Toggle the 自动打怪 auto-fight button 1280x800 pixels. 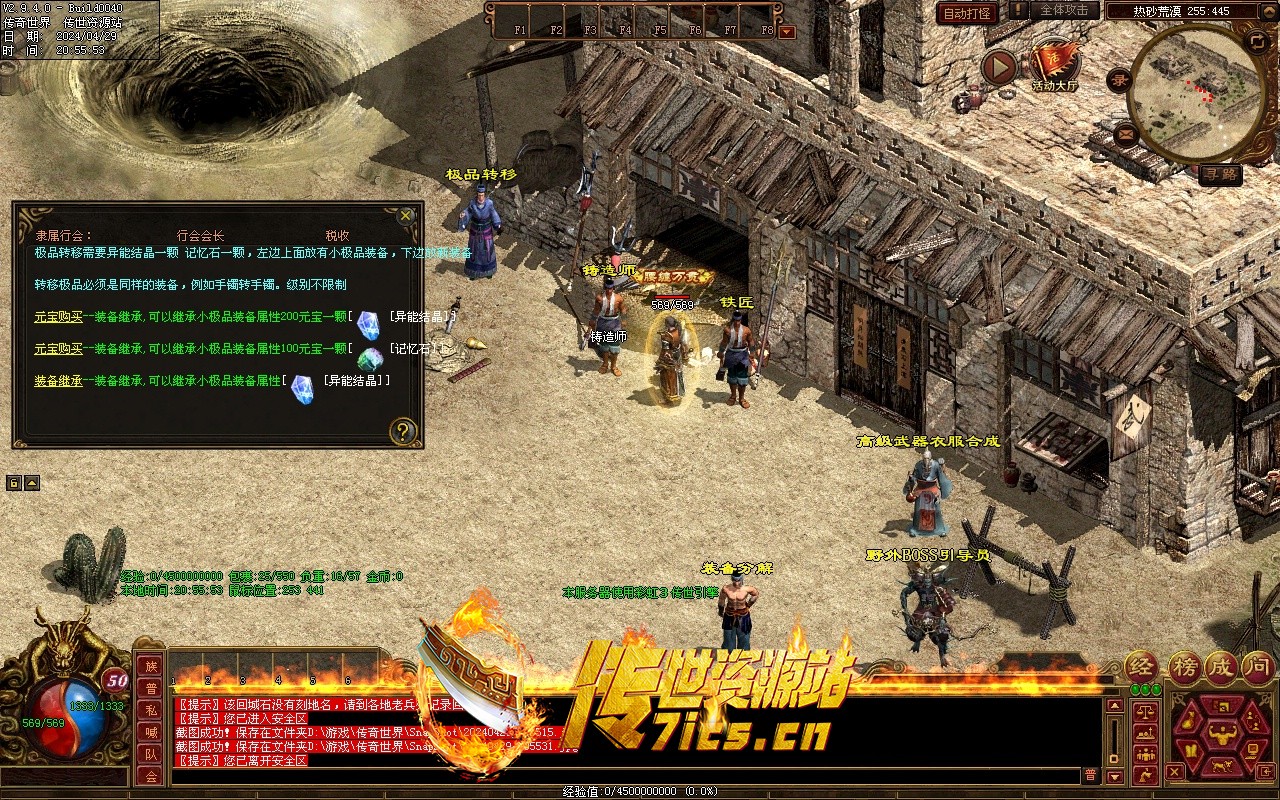968,13
